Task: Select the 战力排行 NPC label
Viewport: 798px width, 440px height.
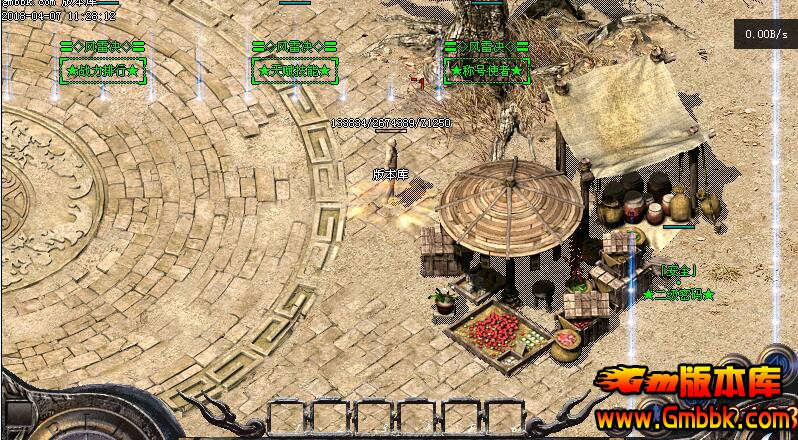Action: point(104,71)
